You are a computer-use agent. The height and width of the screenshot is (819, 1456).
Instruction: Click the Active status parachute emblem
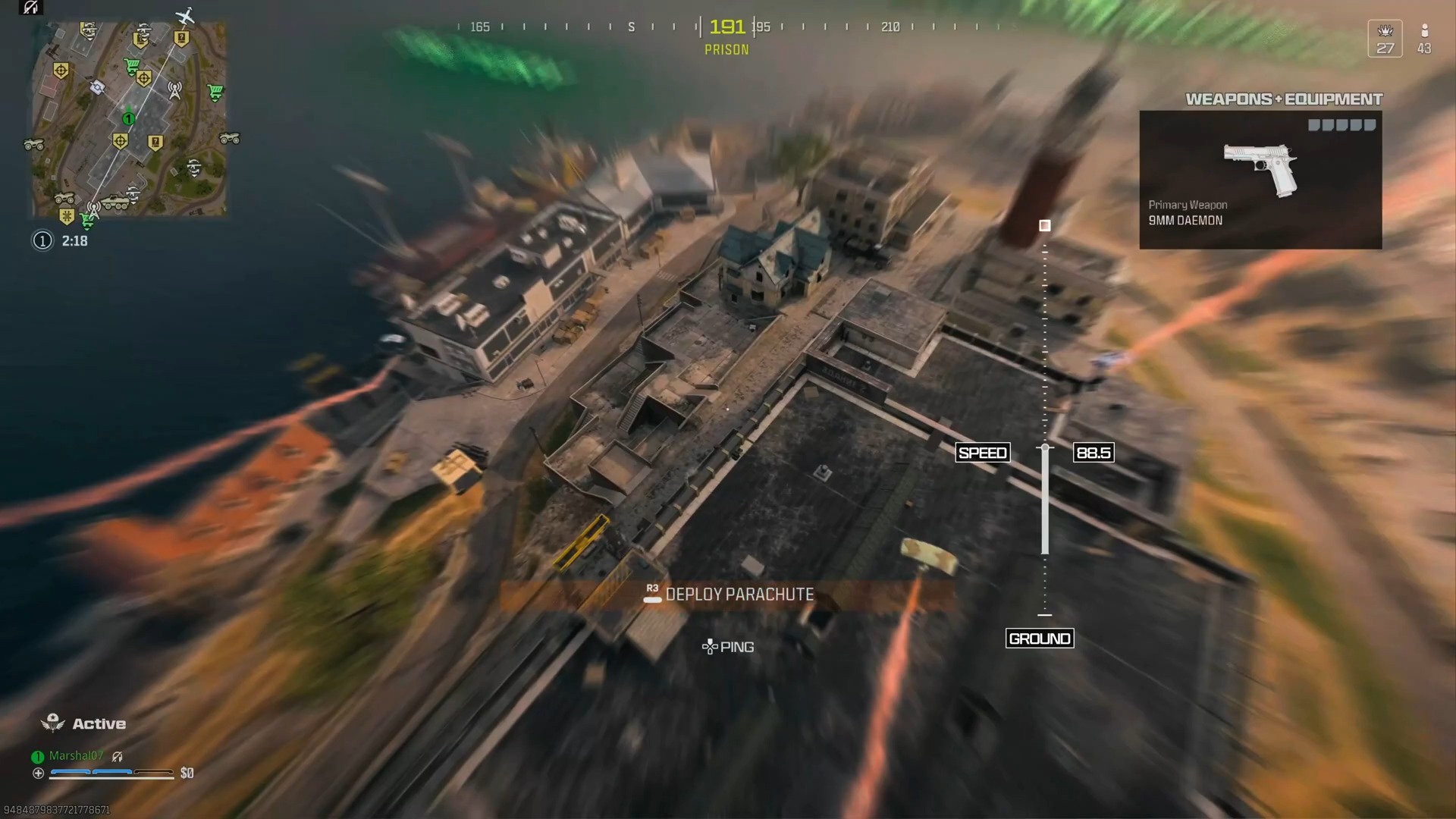[x=52, y=723]
